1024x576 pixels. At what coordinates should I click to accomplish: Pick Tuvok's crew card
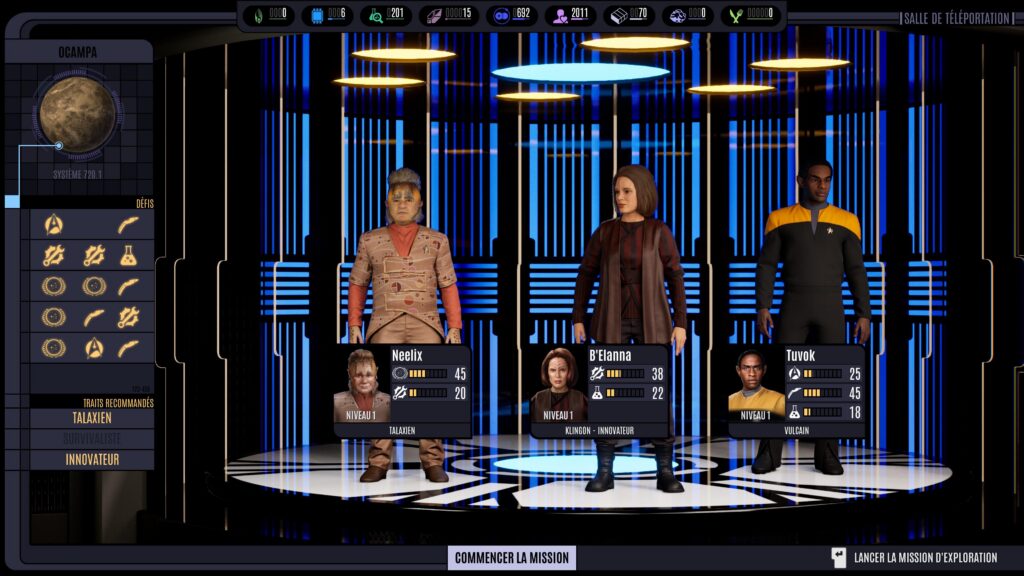[797, 391]
